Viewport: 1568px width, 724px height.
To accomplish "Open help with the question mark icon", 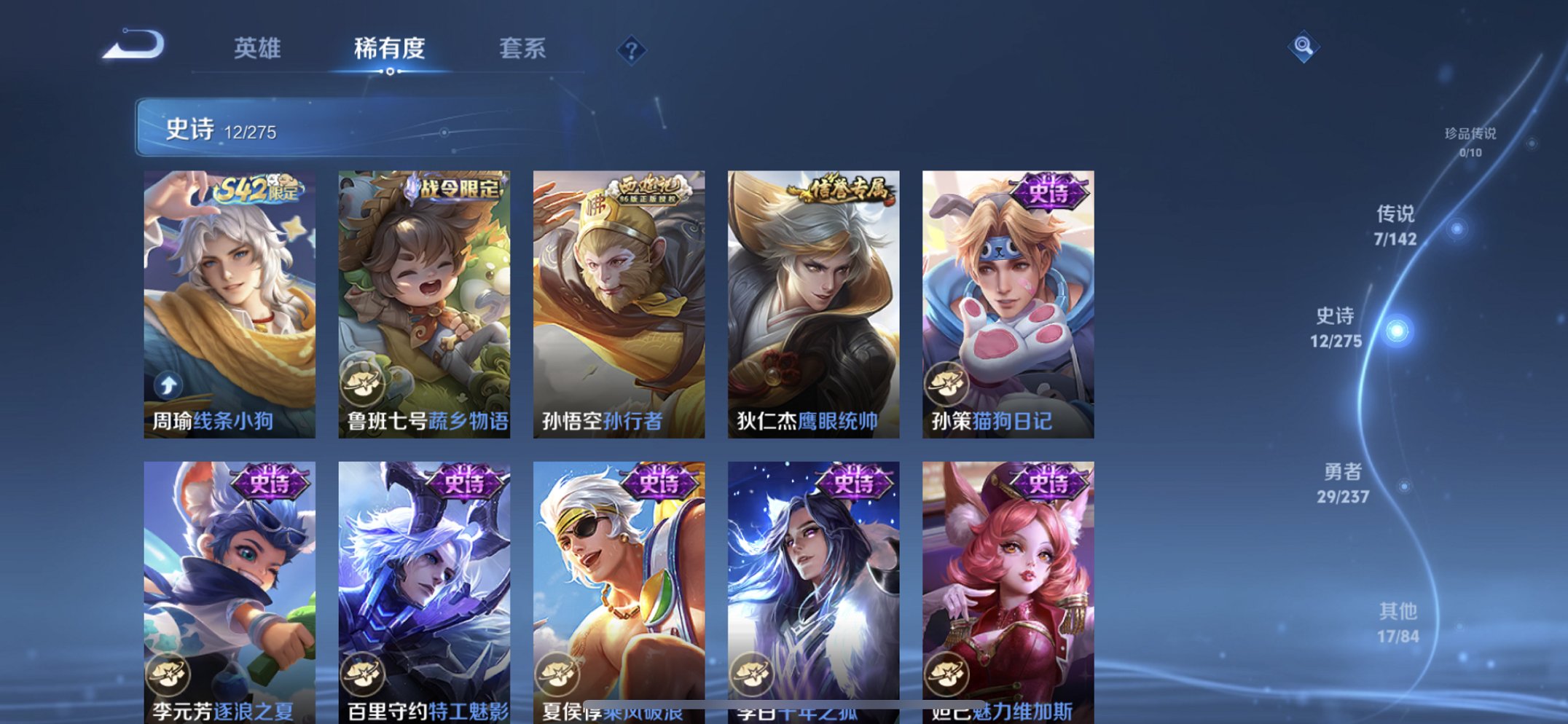I will pos(633,49).
